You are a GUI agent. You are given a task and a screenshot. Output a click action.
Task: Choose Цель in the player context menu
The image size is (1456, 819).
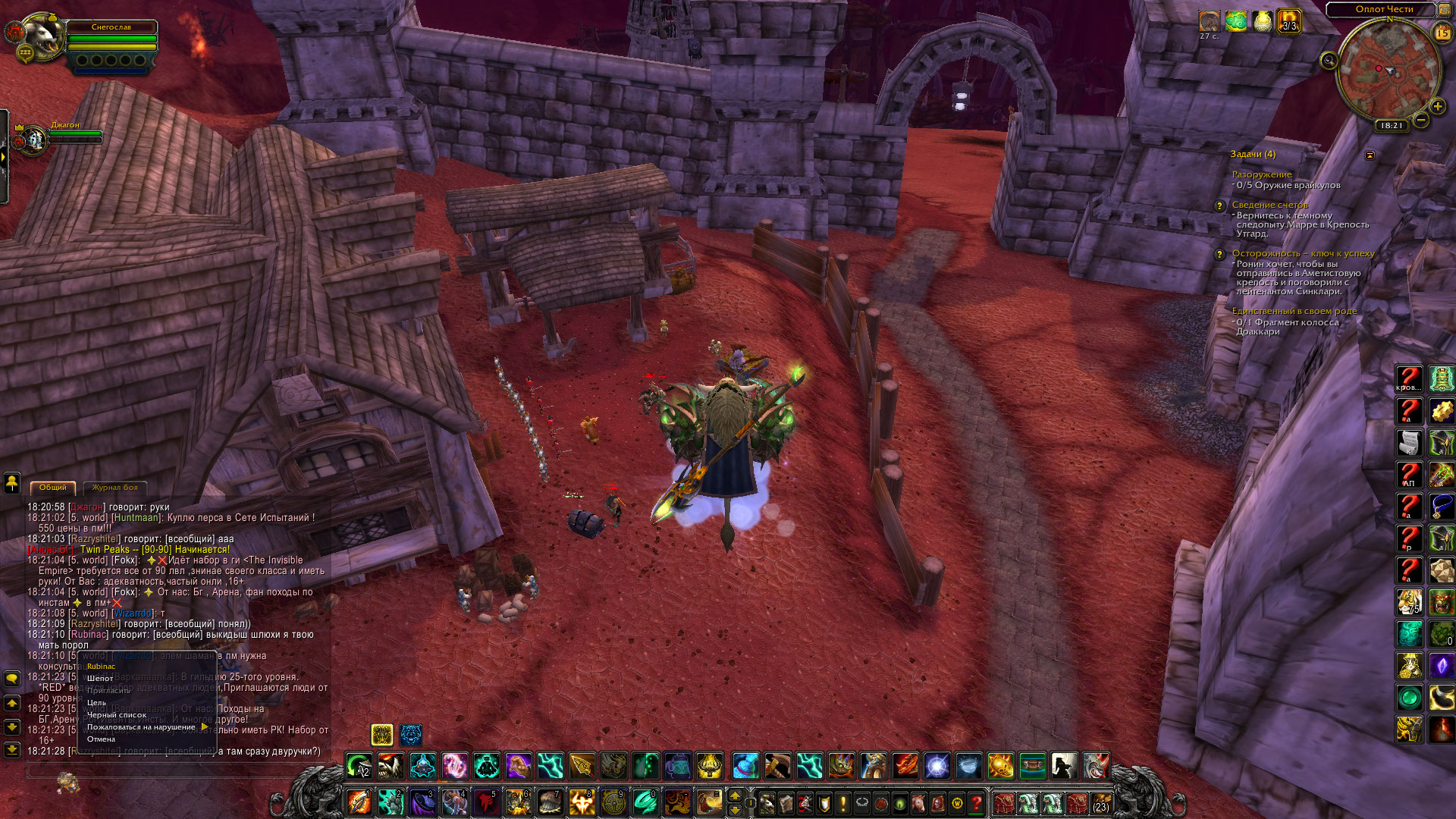96,703
